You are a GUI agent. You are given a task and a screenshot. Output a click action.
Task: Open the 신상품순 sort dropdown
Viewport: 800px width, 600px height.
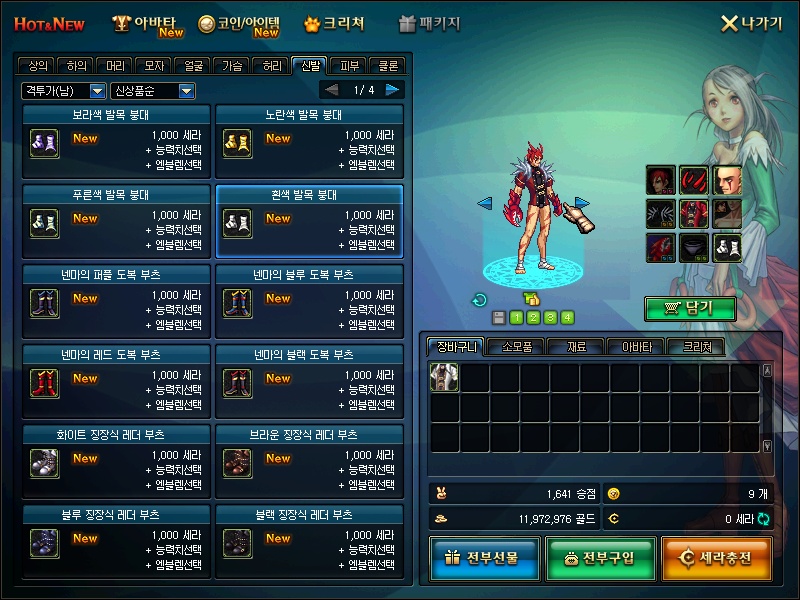153,91
